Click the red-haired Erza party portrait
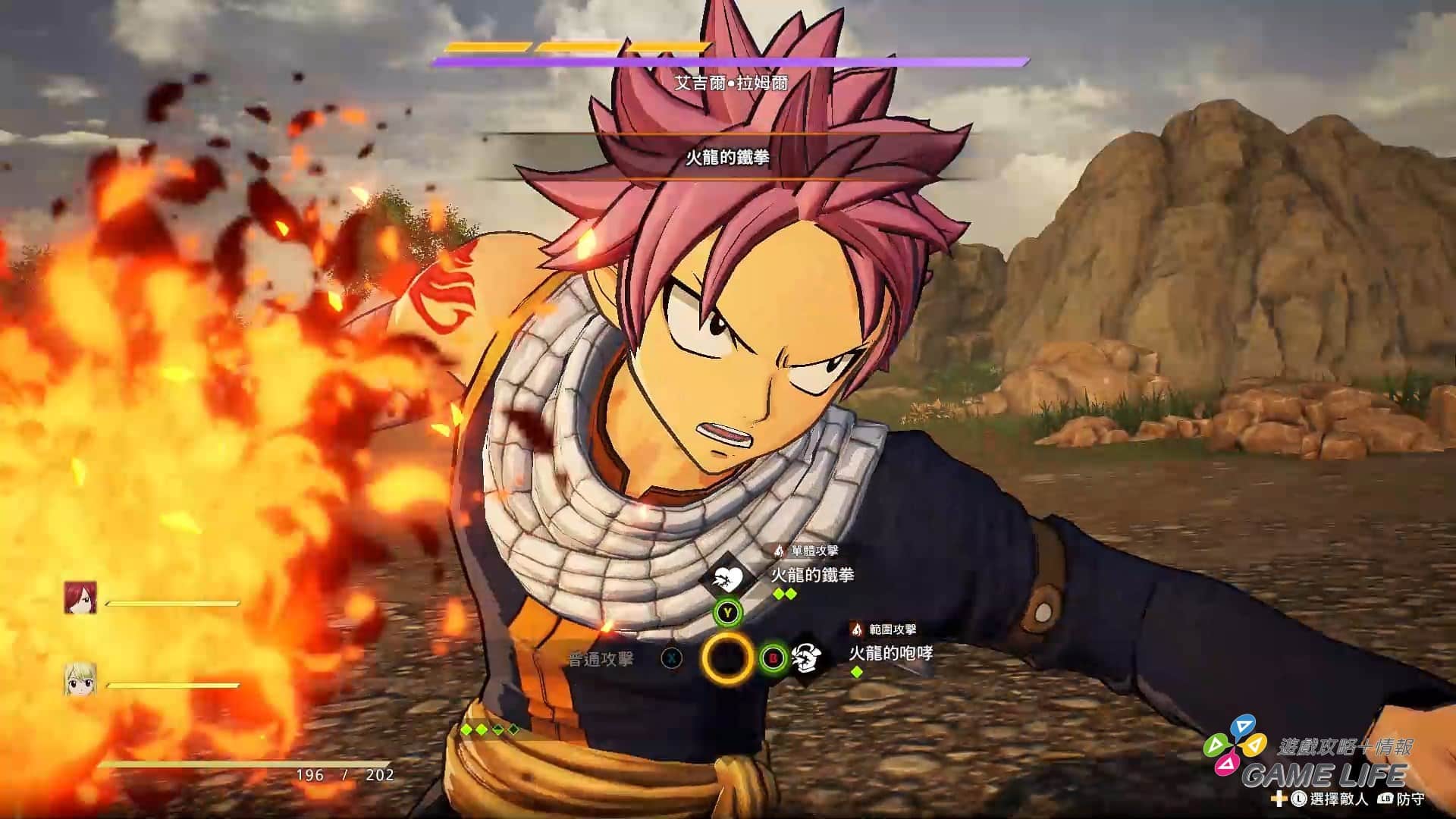 pyautogui.click(x=80, y=598)
